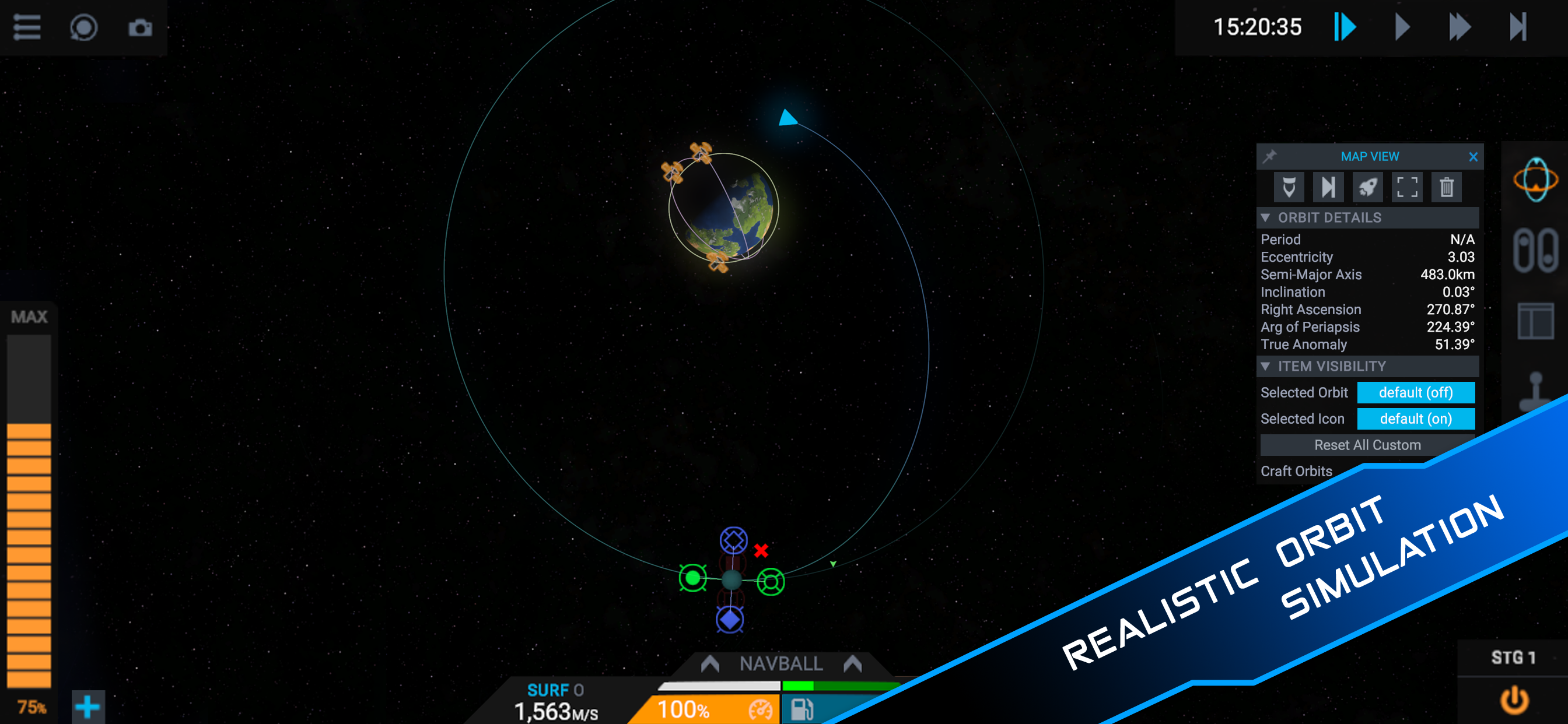Toggle the fullscreen brackets icon
Image resolution: width=1568 pixels, height=724 pixels.
click(x=1406, y=187)
